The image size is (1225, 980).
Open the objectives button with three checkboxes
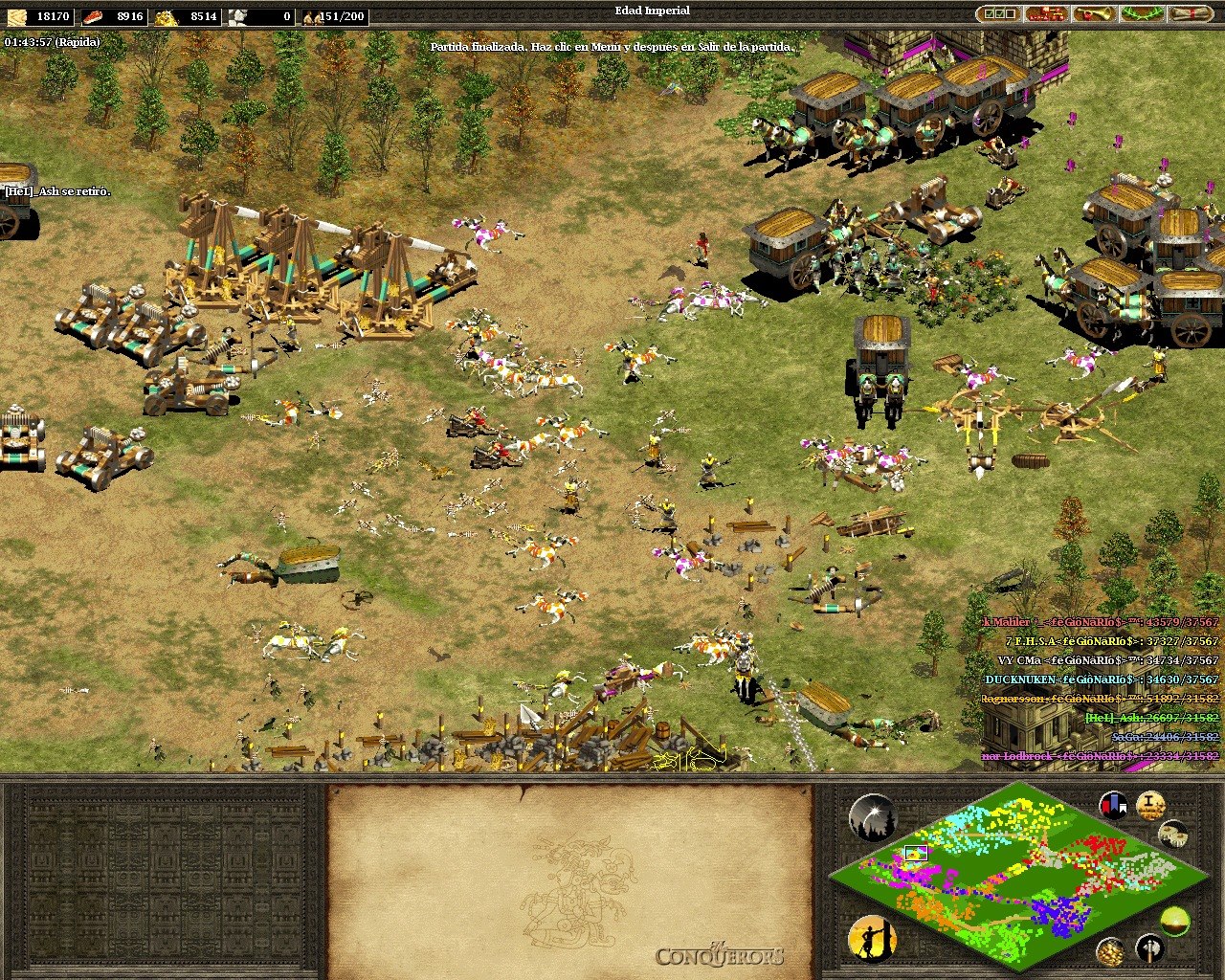[x=998, y=14]
